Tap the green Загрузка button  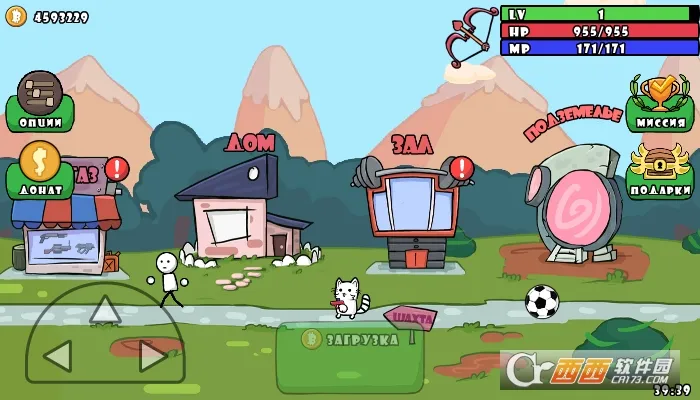350,340
